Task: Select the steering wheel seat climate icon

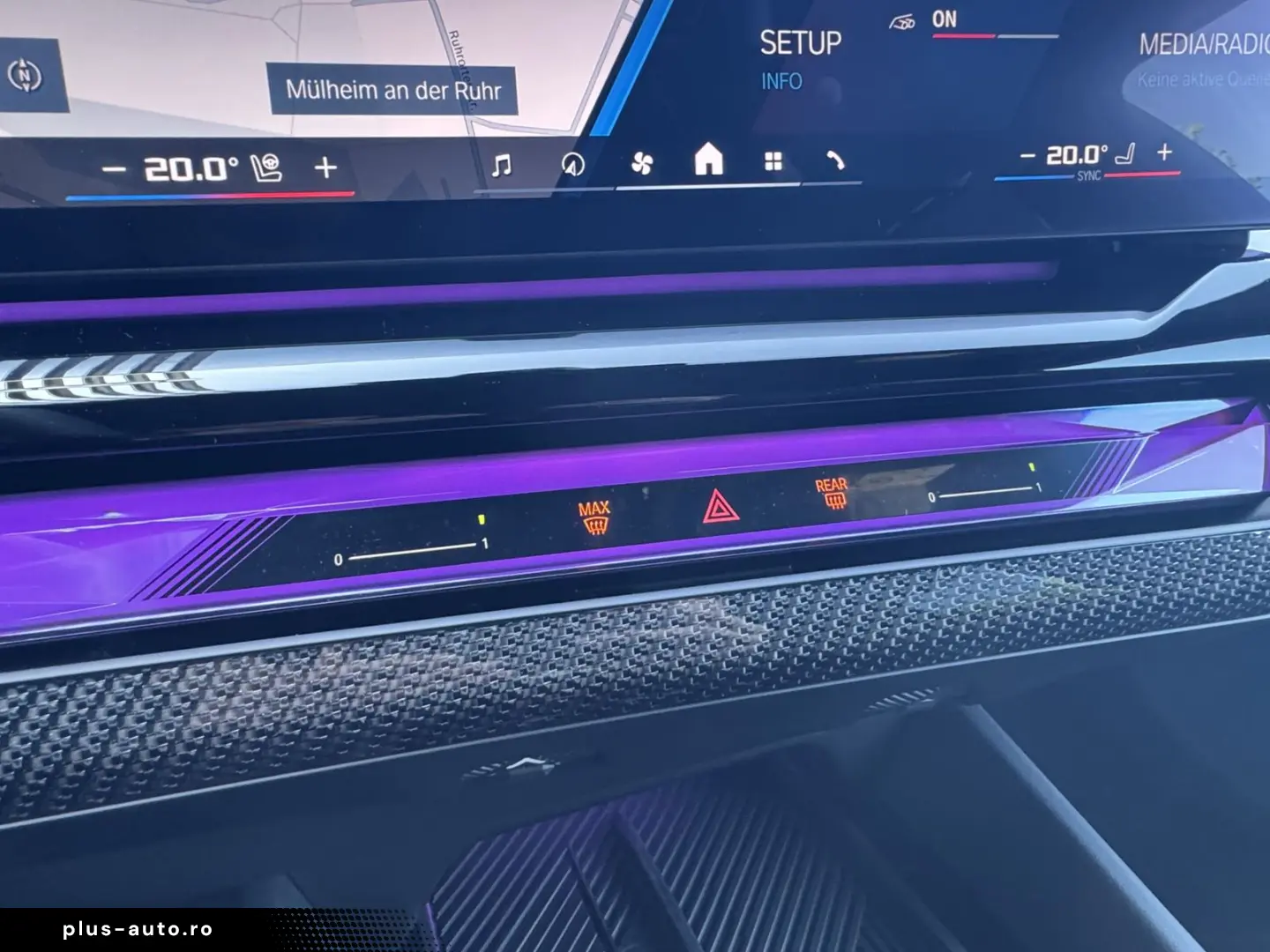Action: pyautogui.click(x=266, y=167)
